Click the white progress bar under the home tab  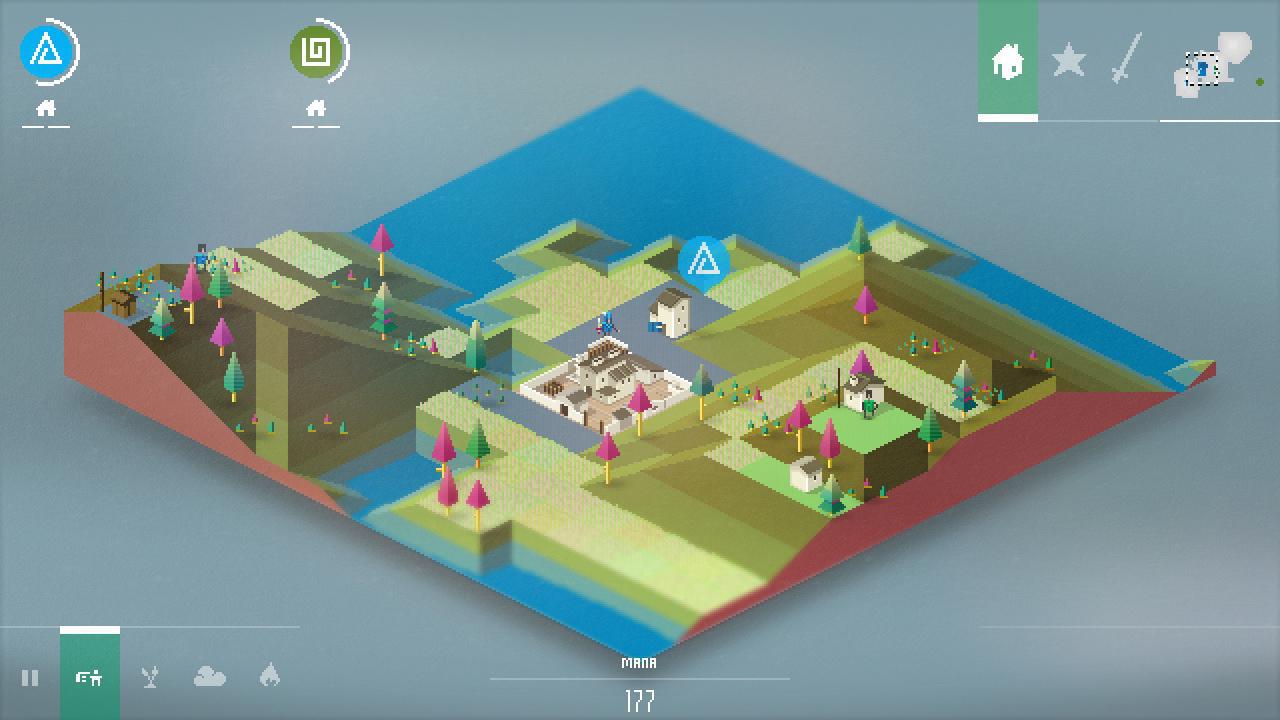click(x=1008, y=117)
